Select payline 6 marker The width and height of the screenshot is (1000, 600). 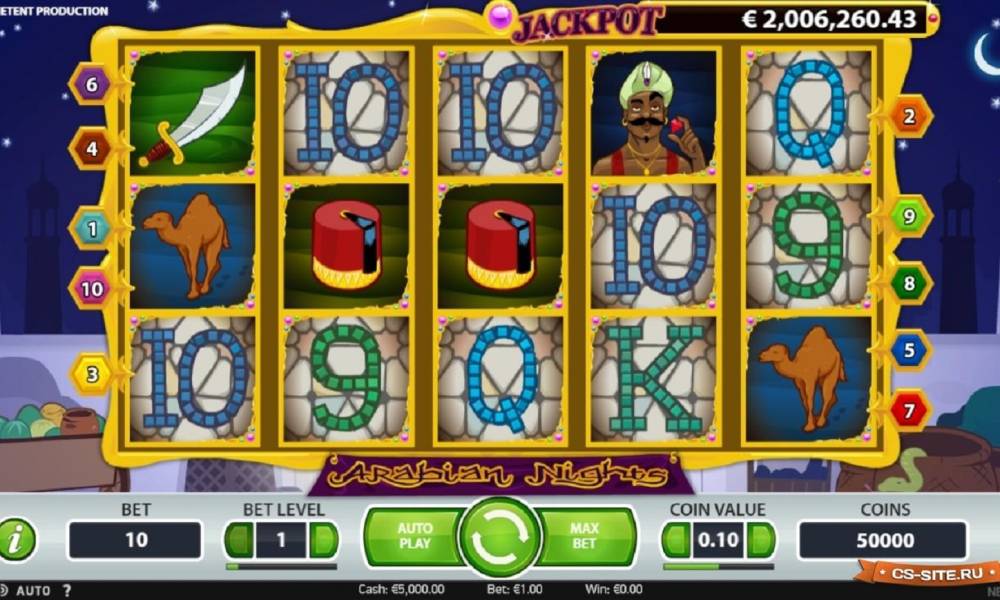tap(91, 85)
